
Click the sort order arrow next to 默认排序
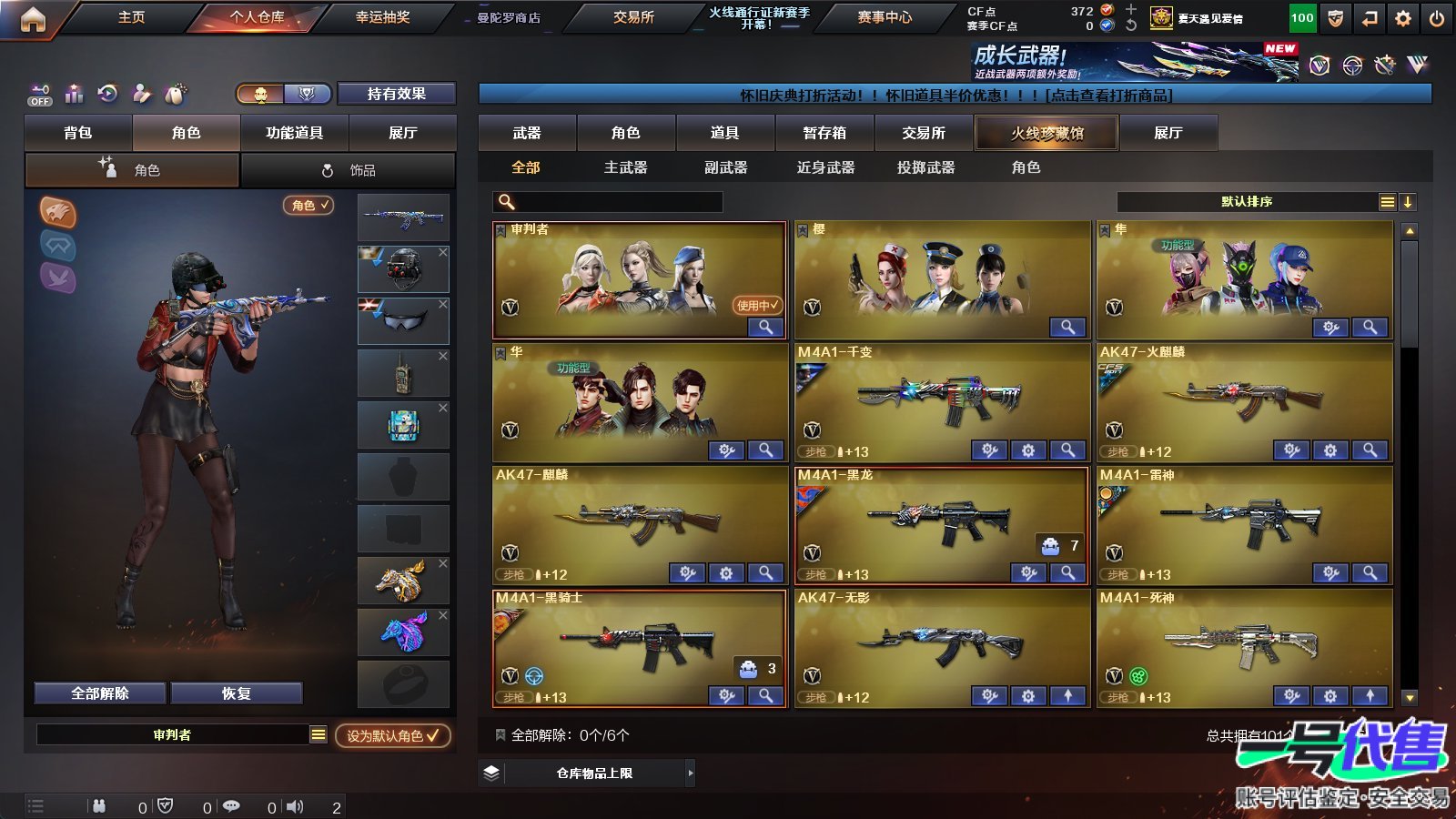[1408, 201]
